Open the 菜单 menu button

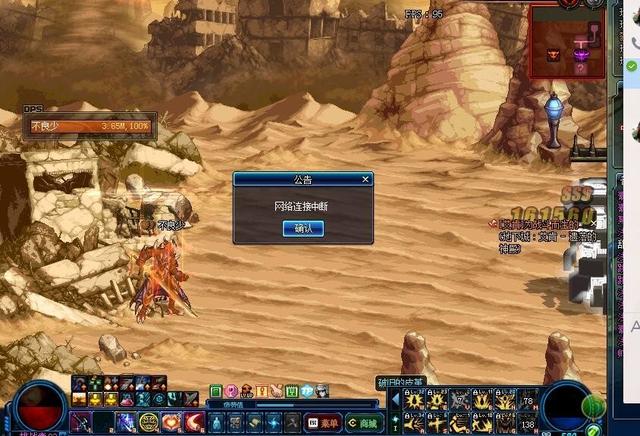[x=322, y=423]
